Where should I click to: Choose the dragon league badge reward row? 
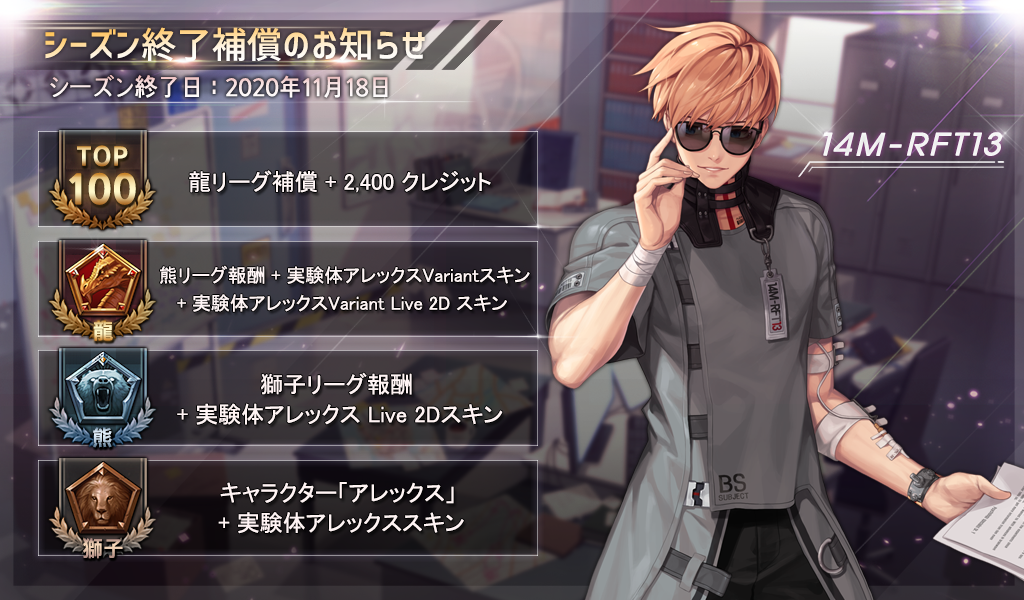tap(288, 288)
